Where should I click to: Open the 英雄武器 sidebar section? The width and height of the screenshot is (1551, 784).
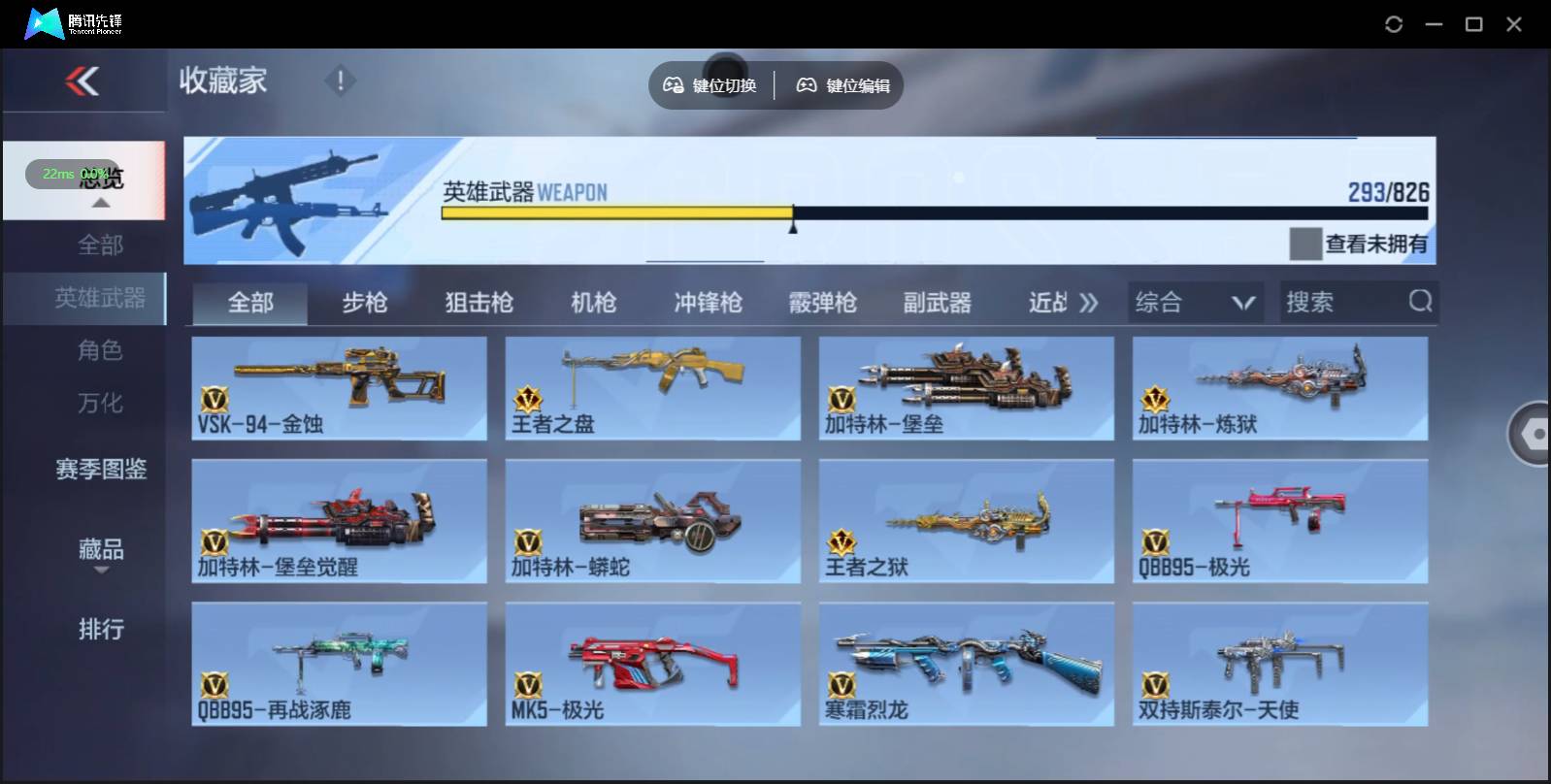coord(100,299)
